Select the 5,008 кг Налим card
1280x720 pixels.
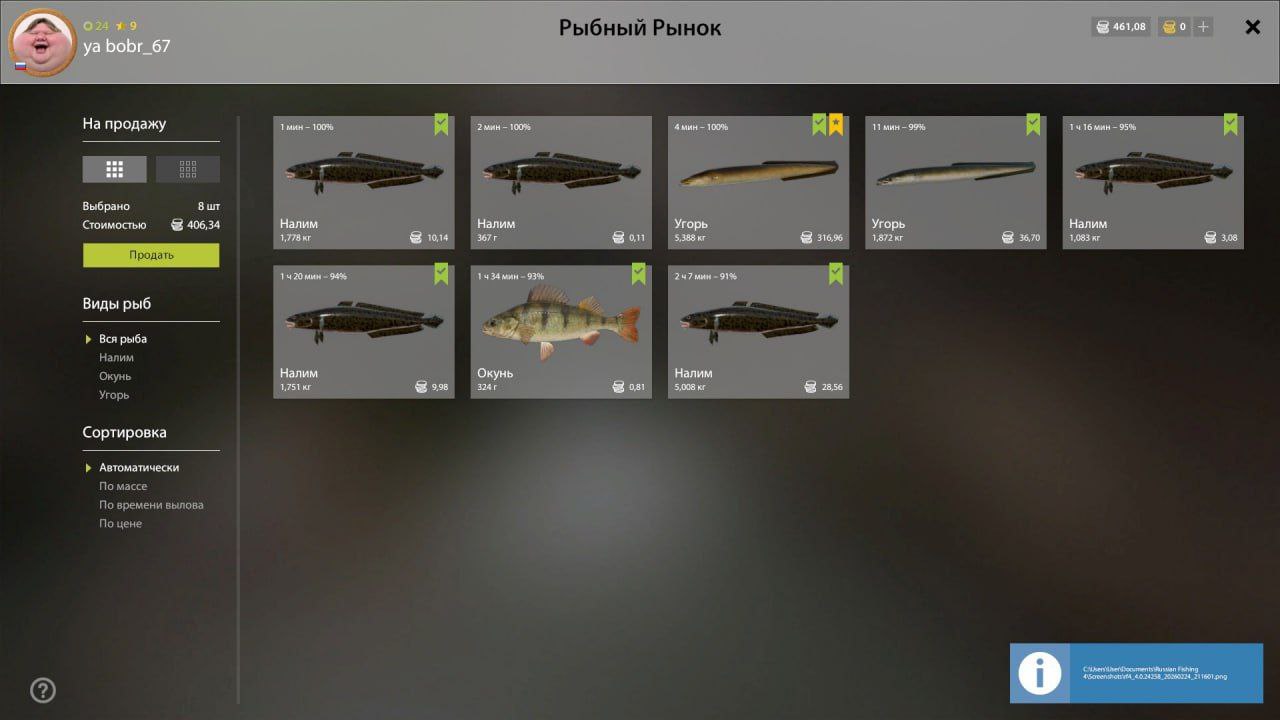758,331
